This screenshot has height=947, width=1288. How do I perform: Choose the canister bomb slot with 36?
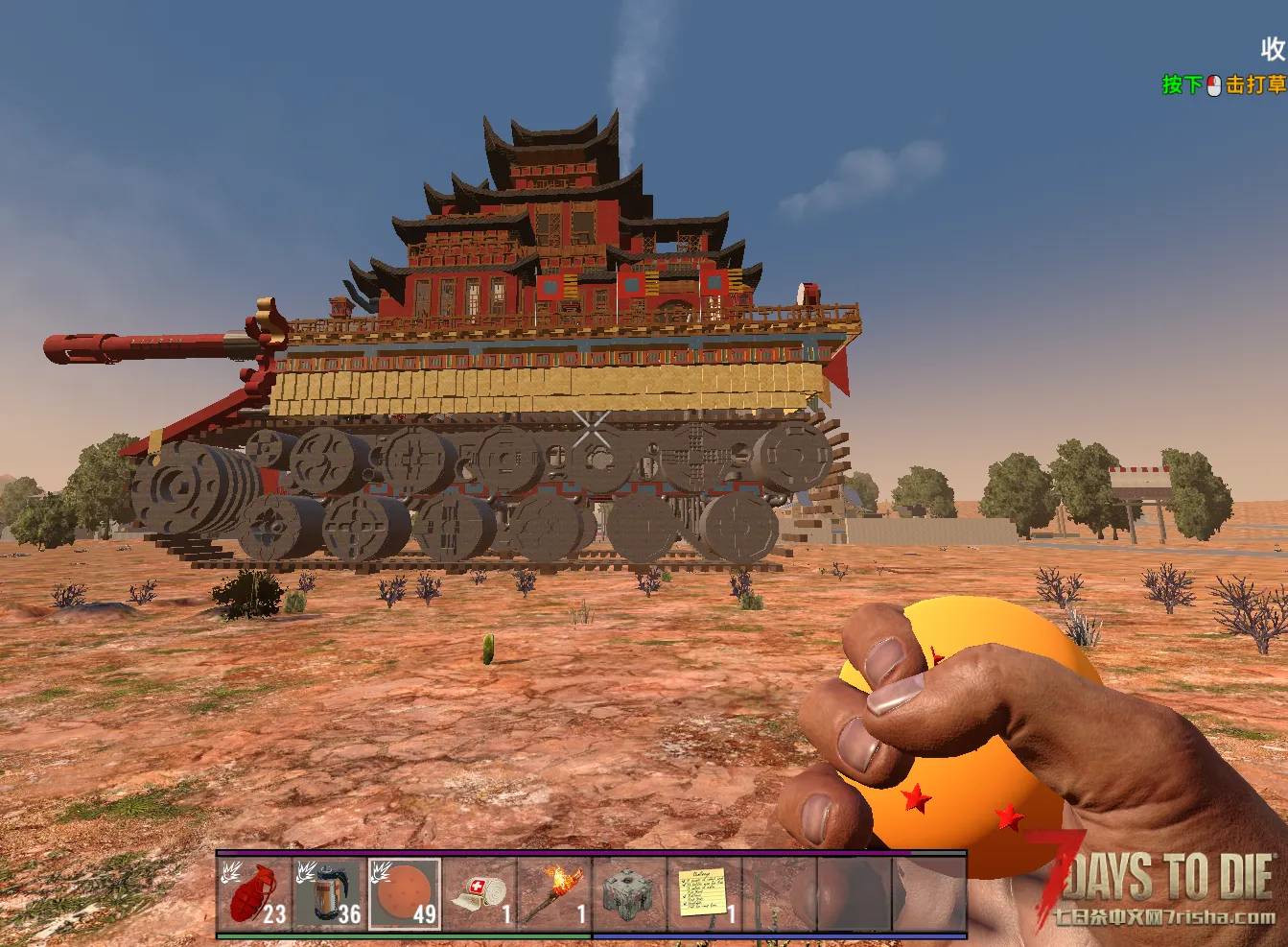329,893
